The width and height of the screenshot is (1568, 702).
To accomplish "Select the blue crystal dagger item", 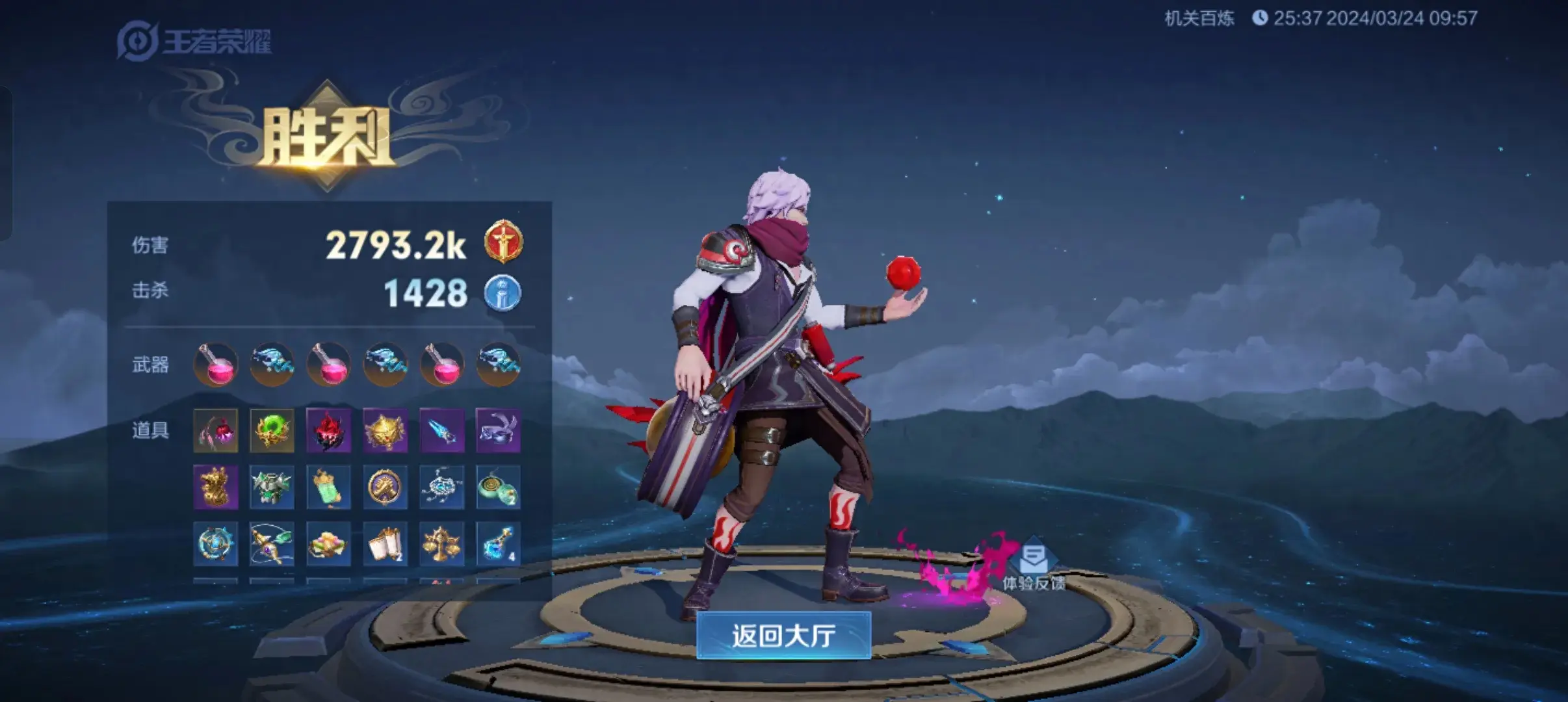I will [x=441, y=430].
